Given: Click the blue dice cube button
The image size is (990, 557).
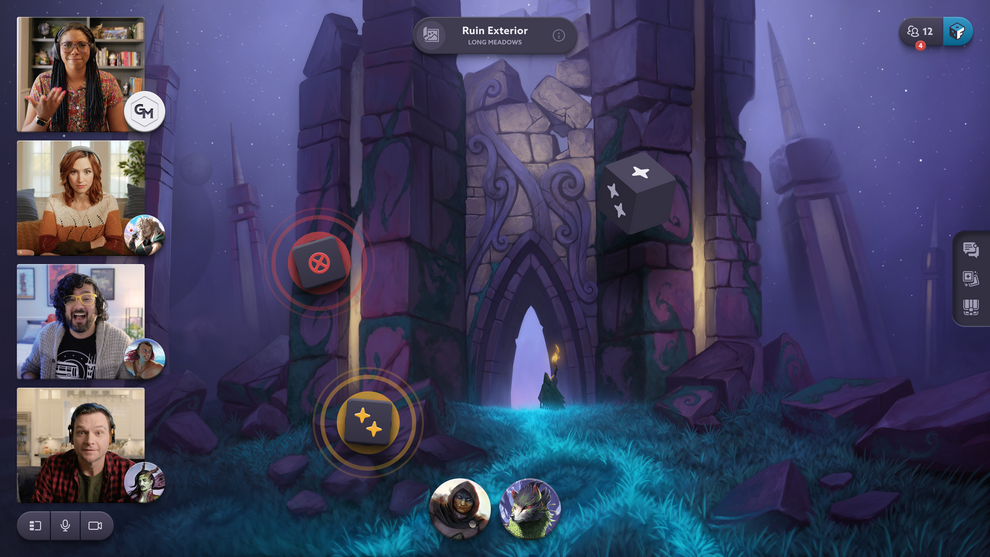Looking at the screenshot, I should coord(958,32).
